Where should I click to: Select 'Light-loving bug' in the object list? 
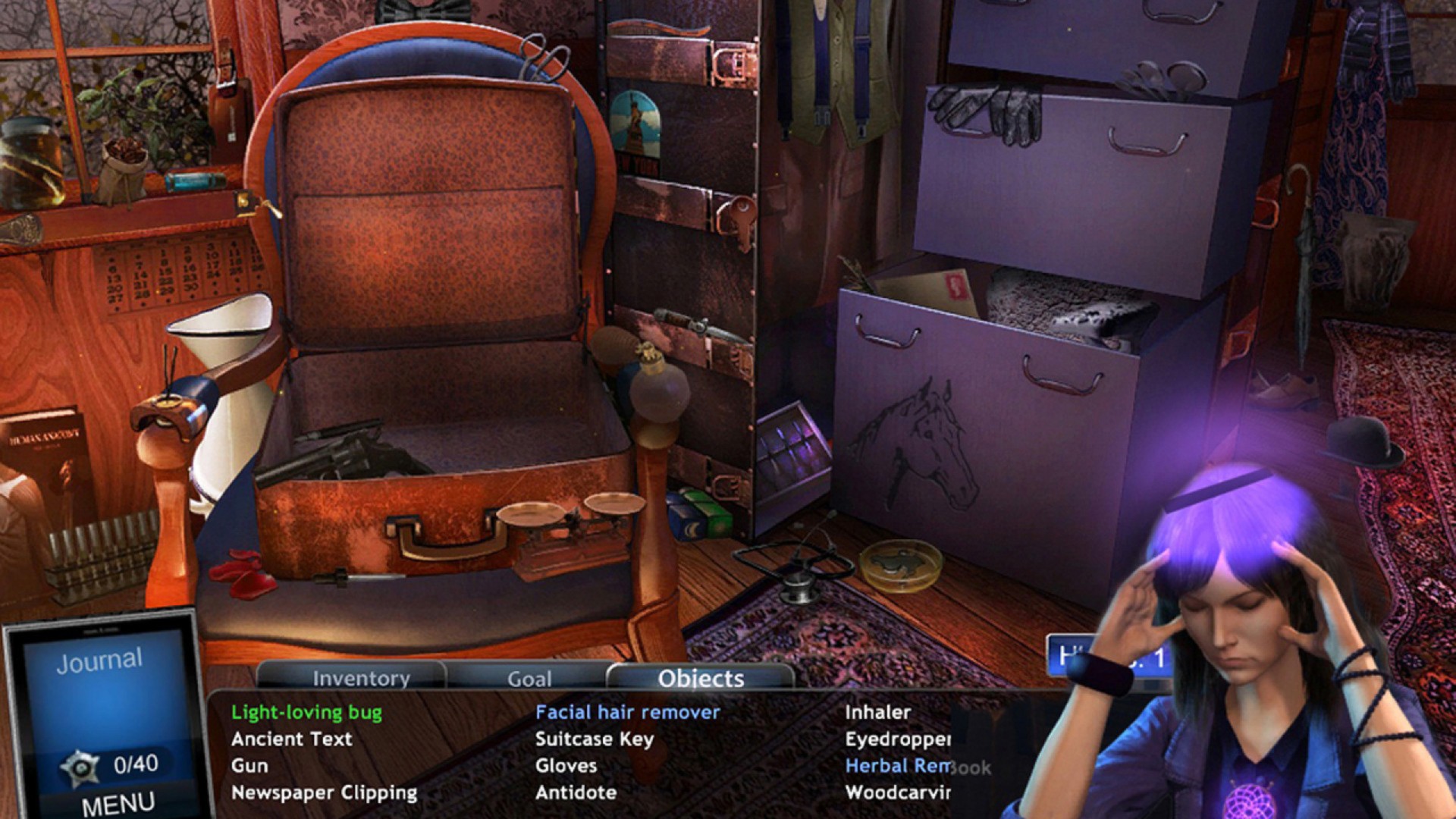306,712
